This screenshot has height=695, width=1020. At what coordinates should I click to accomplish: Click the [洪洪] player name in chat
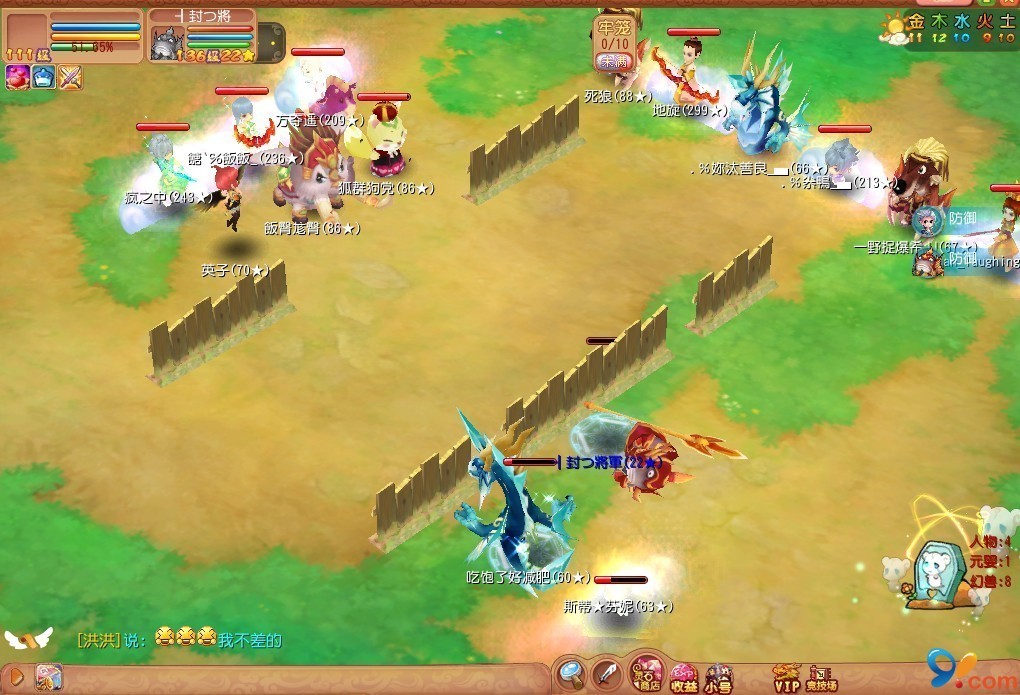coord(98,640)
